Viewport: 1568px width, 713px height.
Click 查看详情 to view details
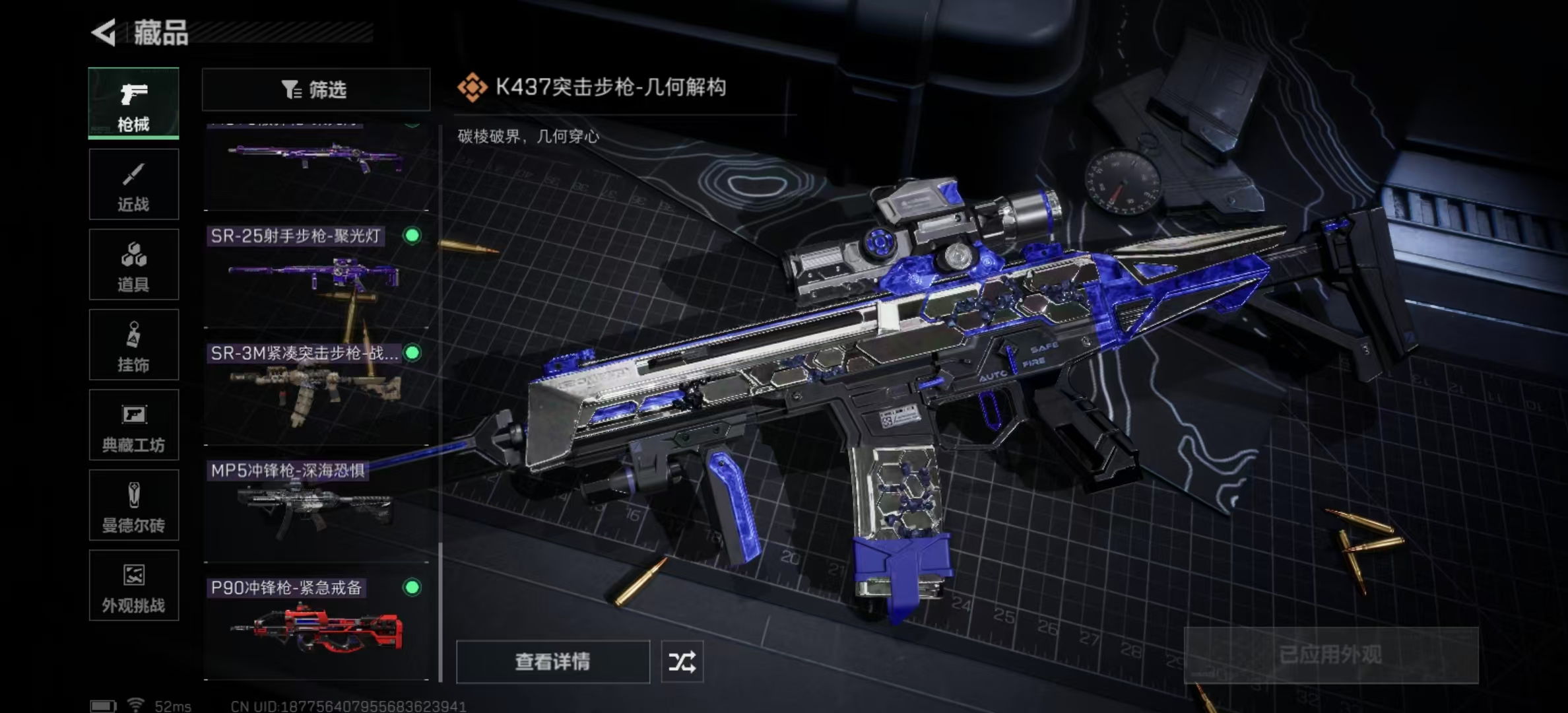coord(552,662)
